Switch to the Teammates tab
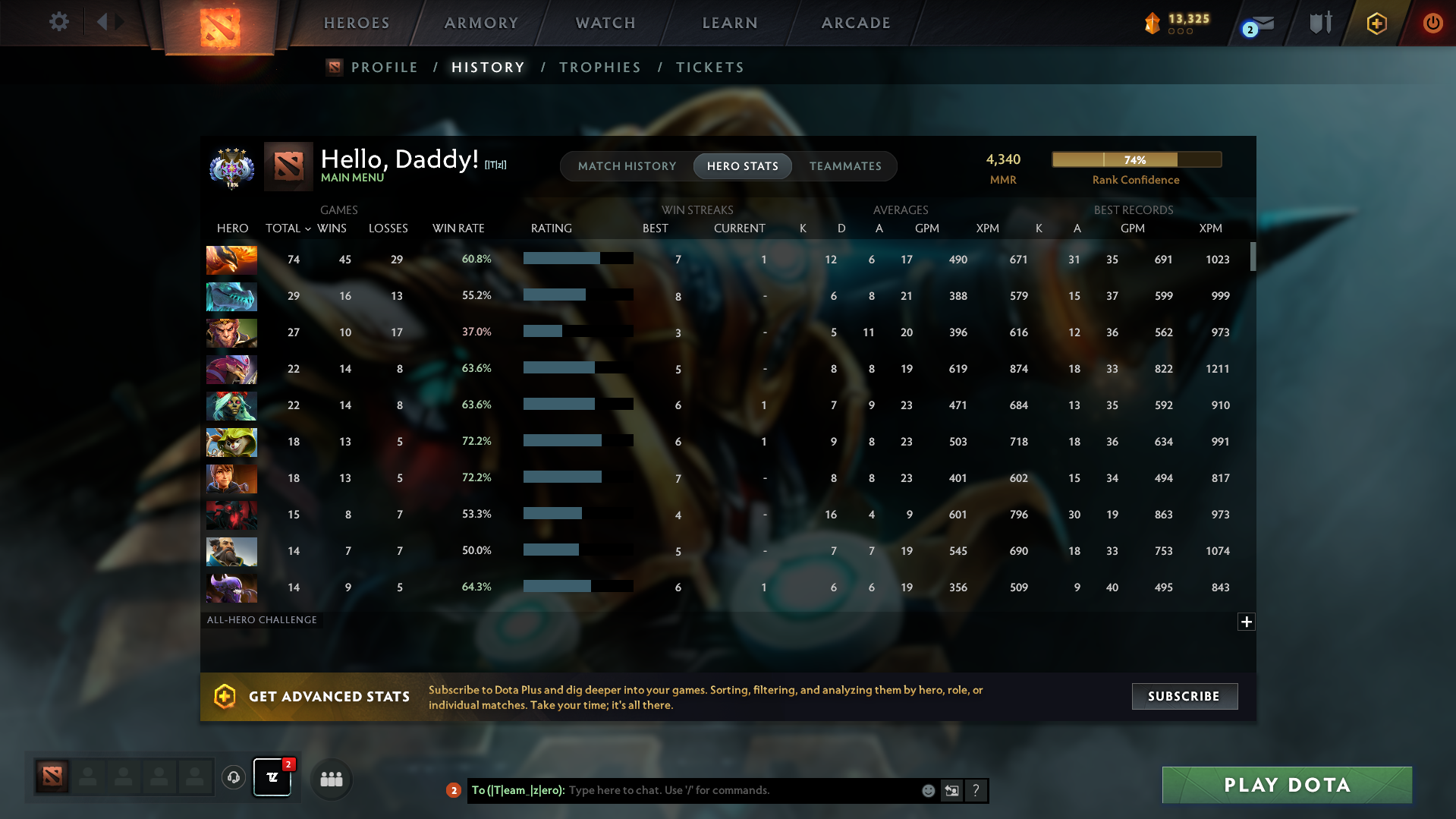Image resolution: width=1456 pixels, height=819 pixels. (x=845, y=165)
